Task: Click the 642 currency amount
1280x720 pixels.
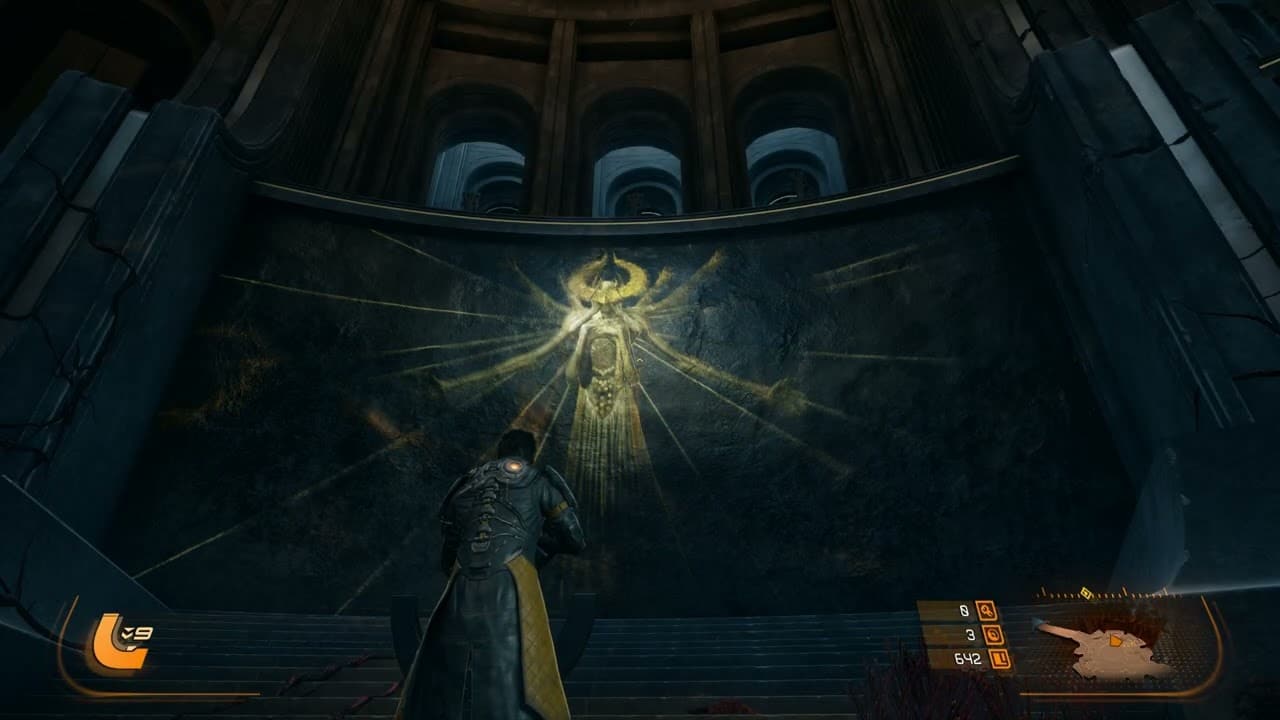Action: pyautogui.click(x=967, y=656)
